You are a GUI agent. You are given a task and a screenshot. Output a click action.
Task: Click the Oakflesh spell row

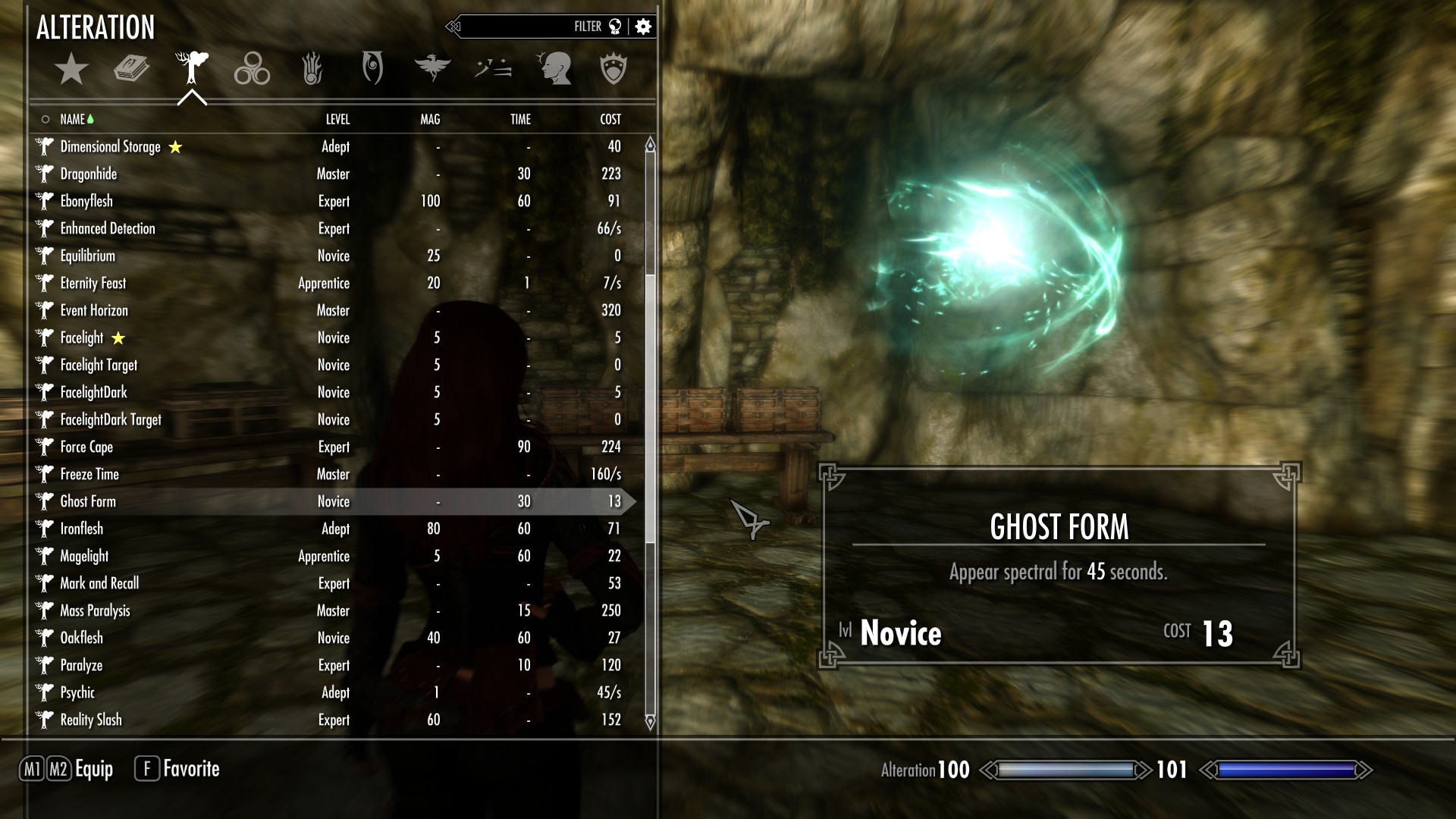coord(81,638)
